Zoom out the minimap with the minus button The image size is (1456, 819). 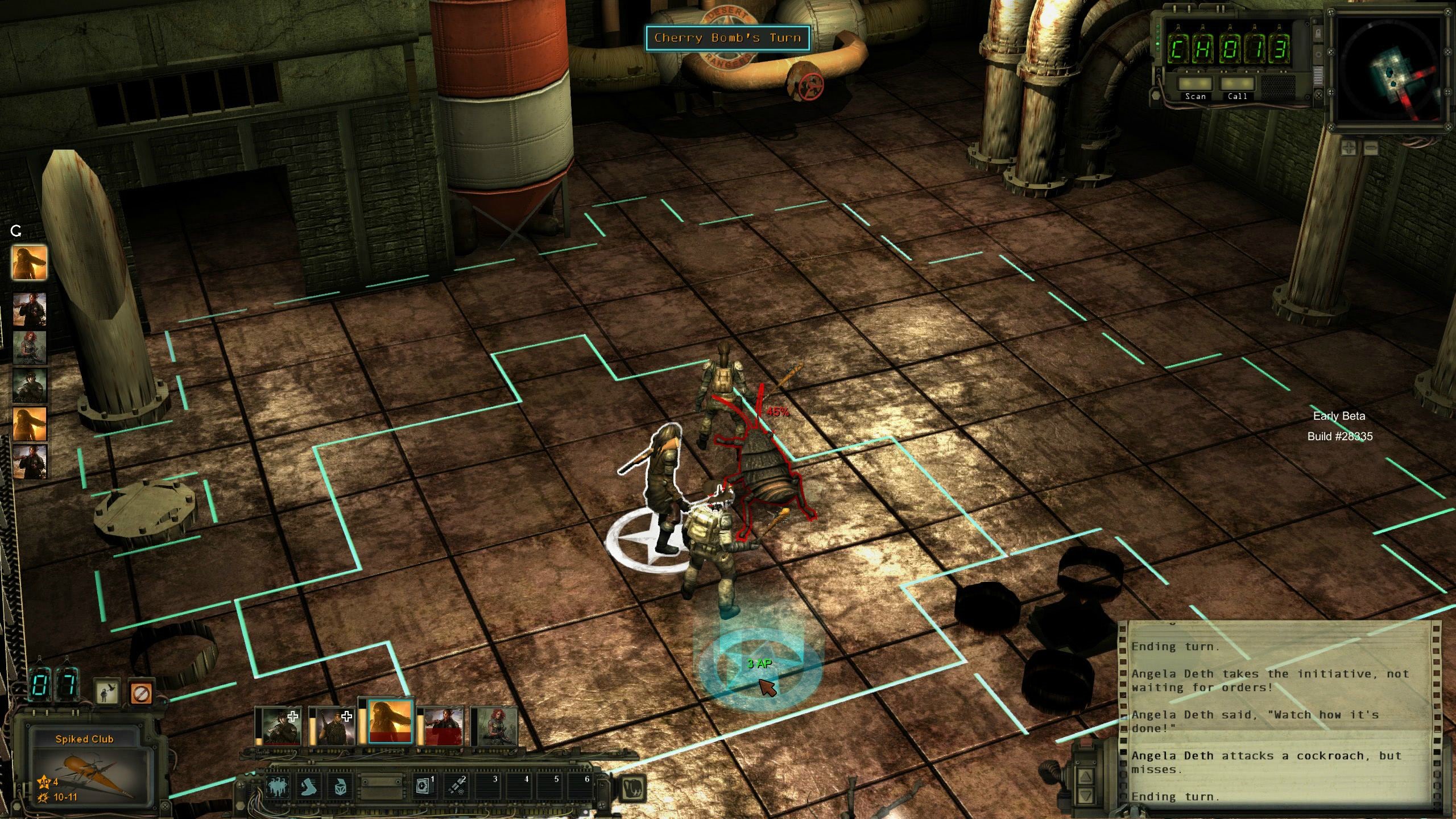coord(1371,148)
